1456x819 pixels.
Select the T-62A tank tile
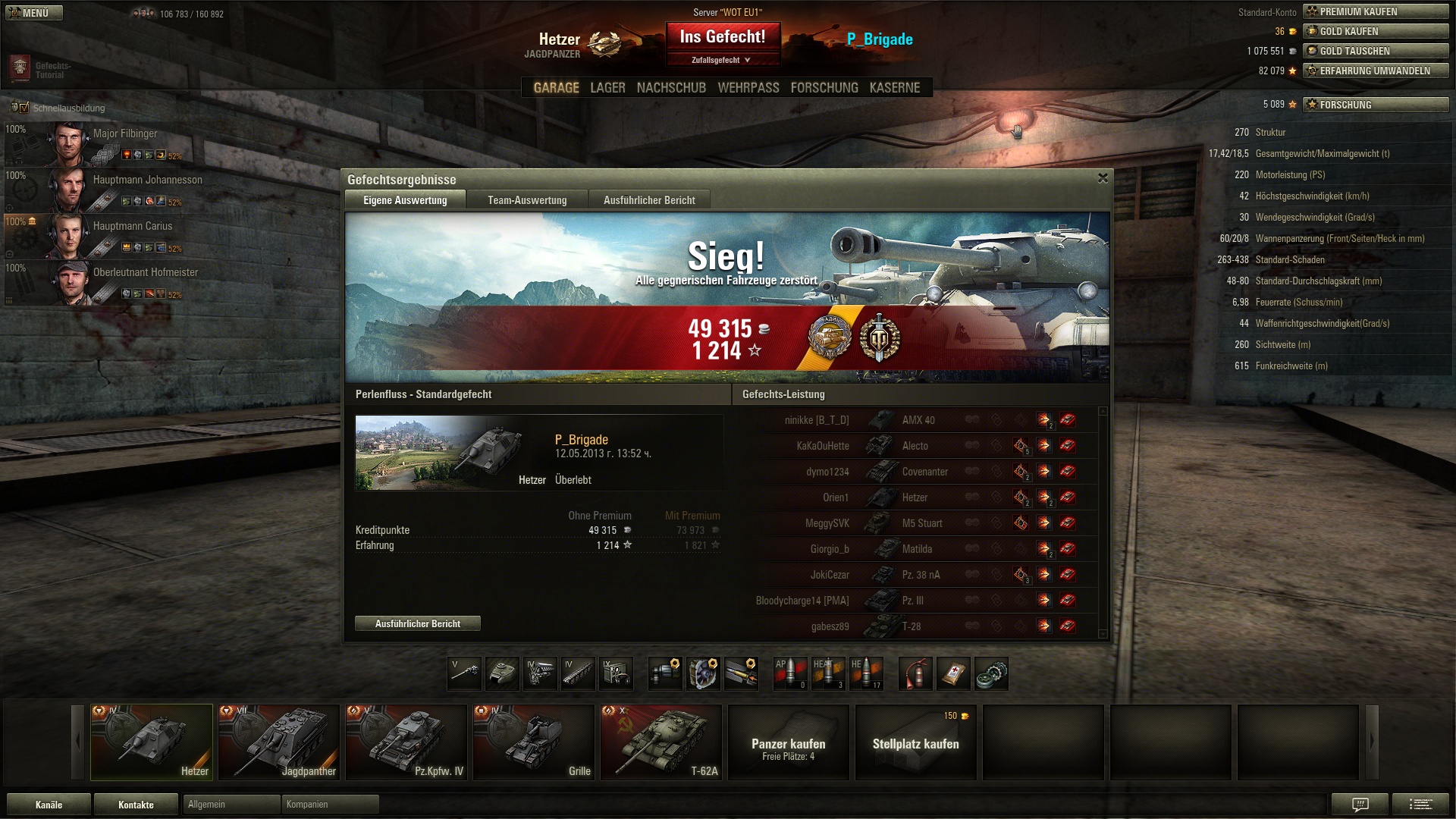click(661, 742)
